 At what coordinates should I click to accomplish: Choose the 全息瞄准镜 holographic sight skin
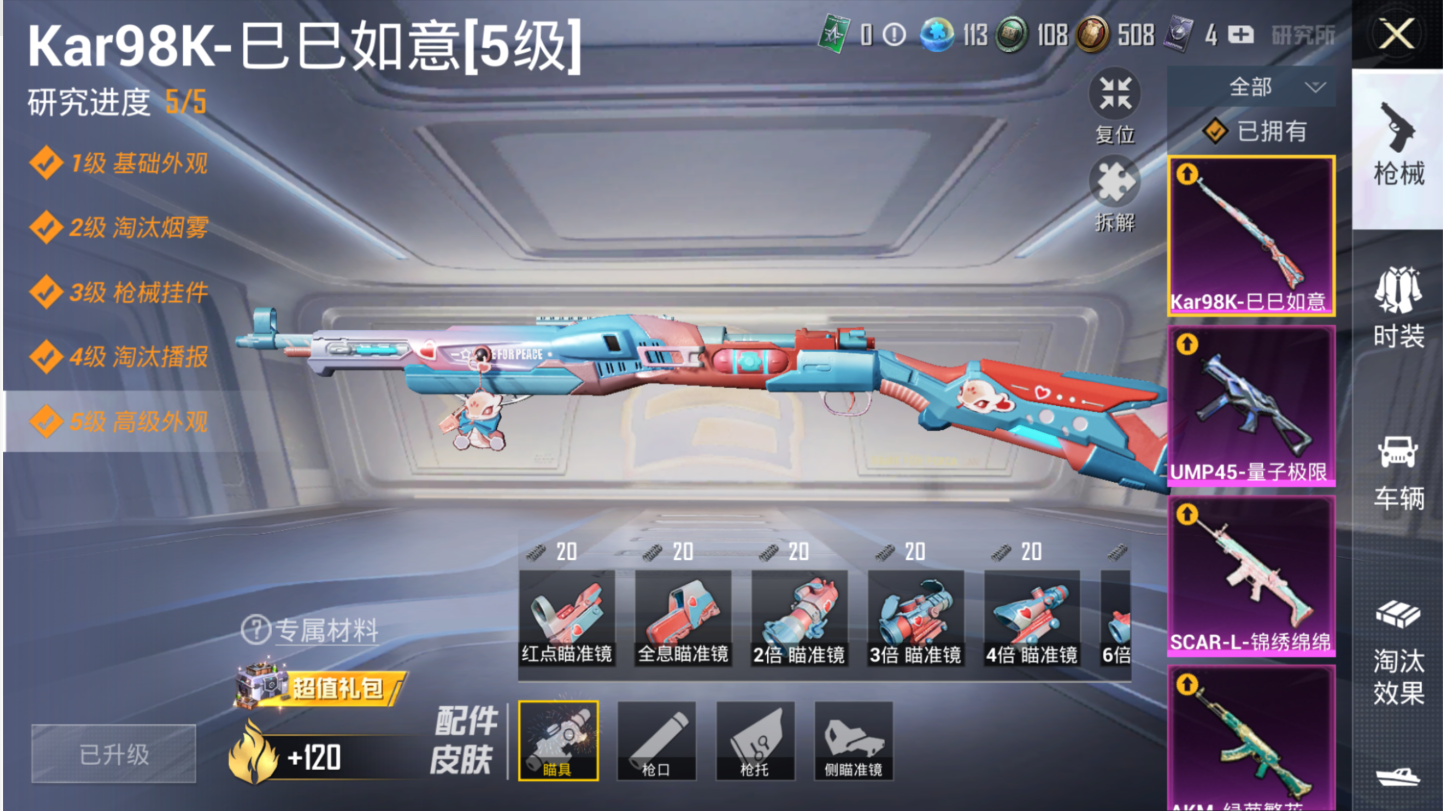coord(683,618)
